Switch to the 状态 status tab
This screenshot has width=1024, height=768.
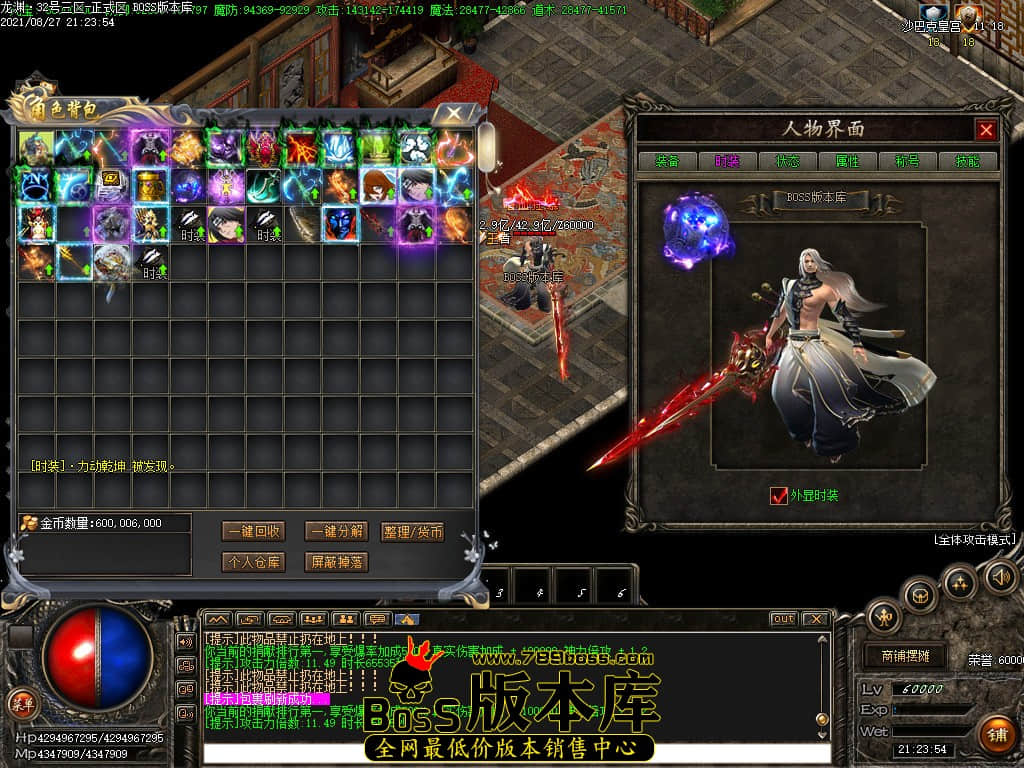[x=787, y=161]
